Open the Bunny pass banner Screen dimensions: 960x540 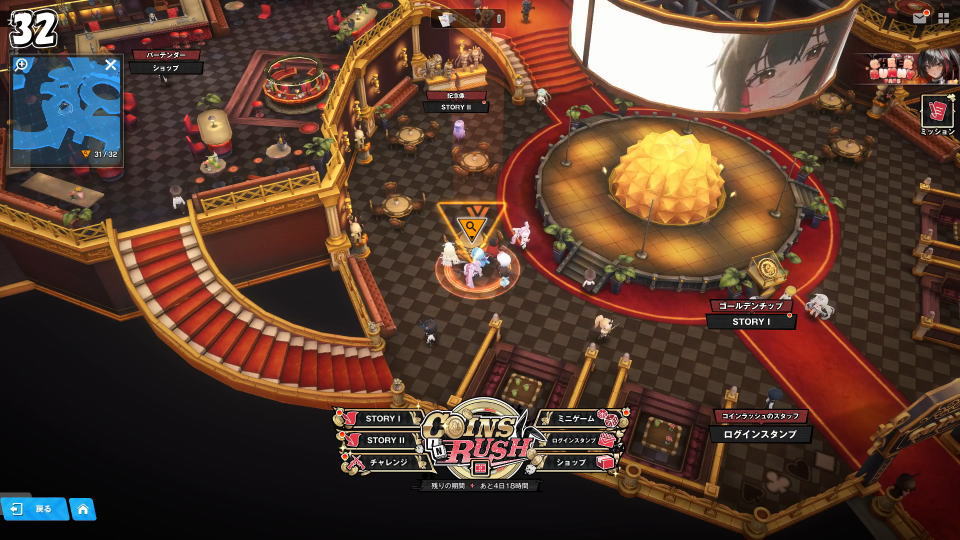coord(906,66)
